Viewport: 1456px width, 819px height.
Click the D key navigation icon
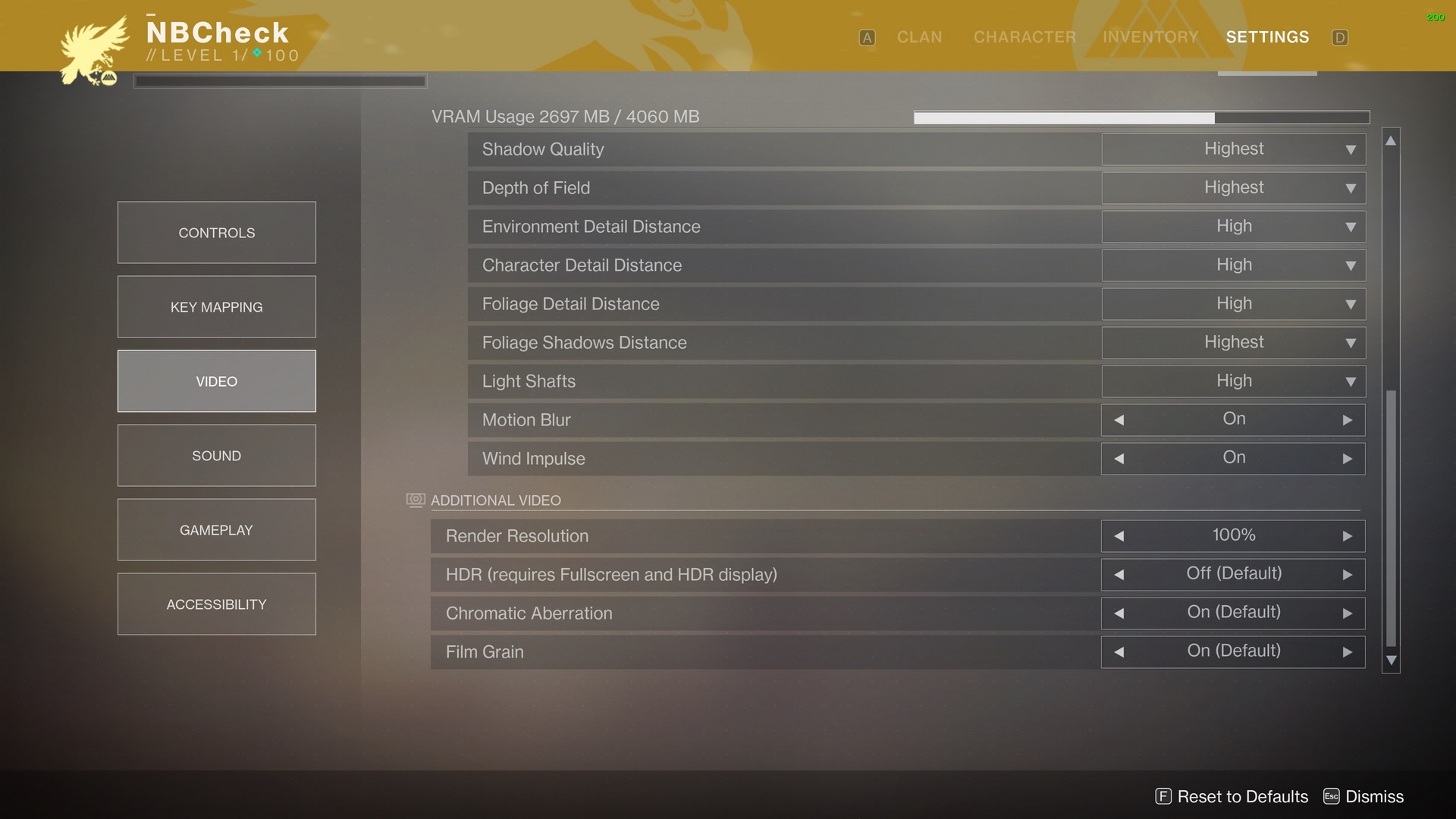[1340, 37]
